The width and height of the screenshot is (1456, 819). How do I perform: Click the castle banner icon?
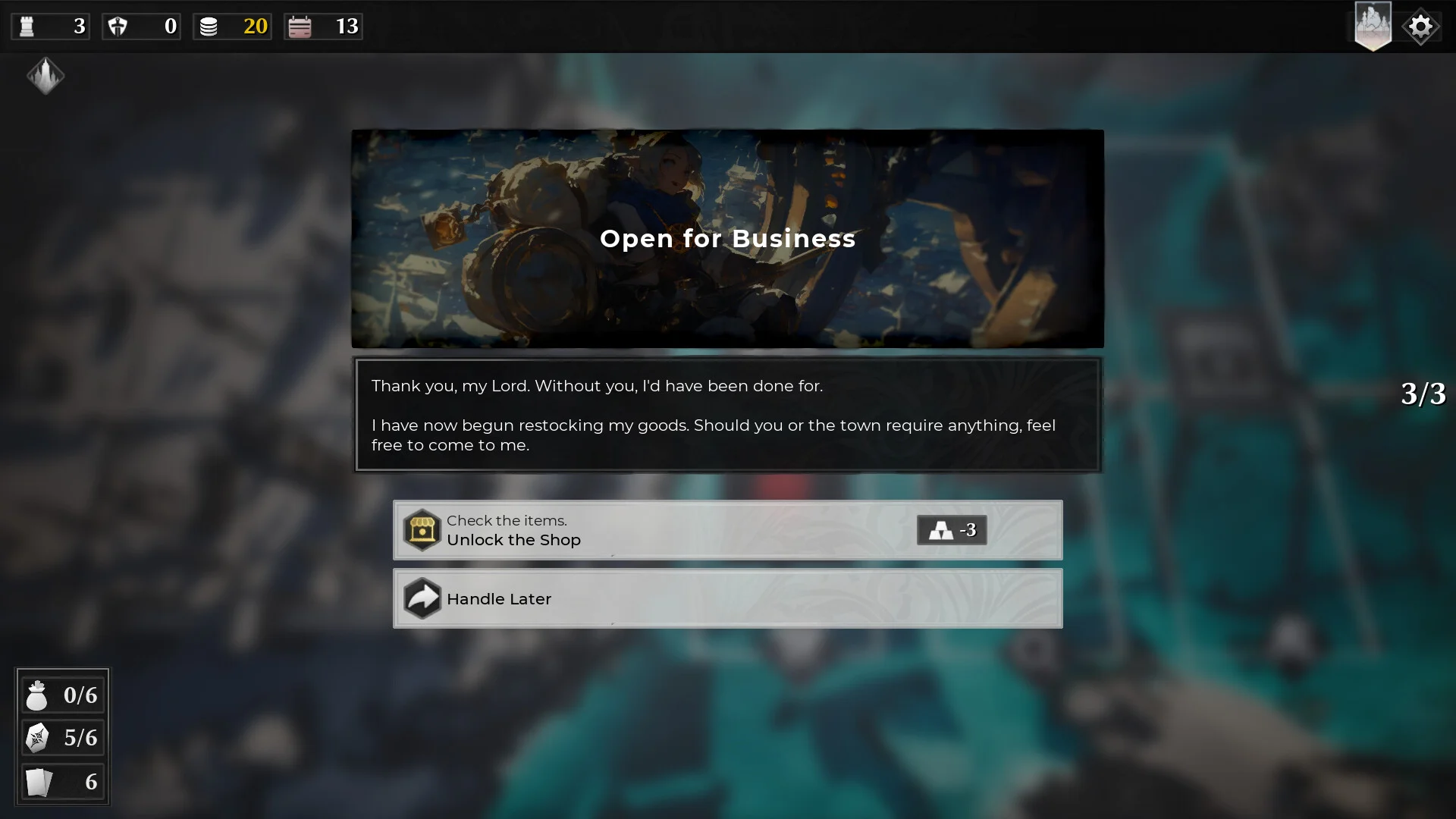coord(1373,27)
